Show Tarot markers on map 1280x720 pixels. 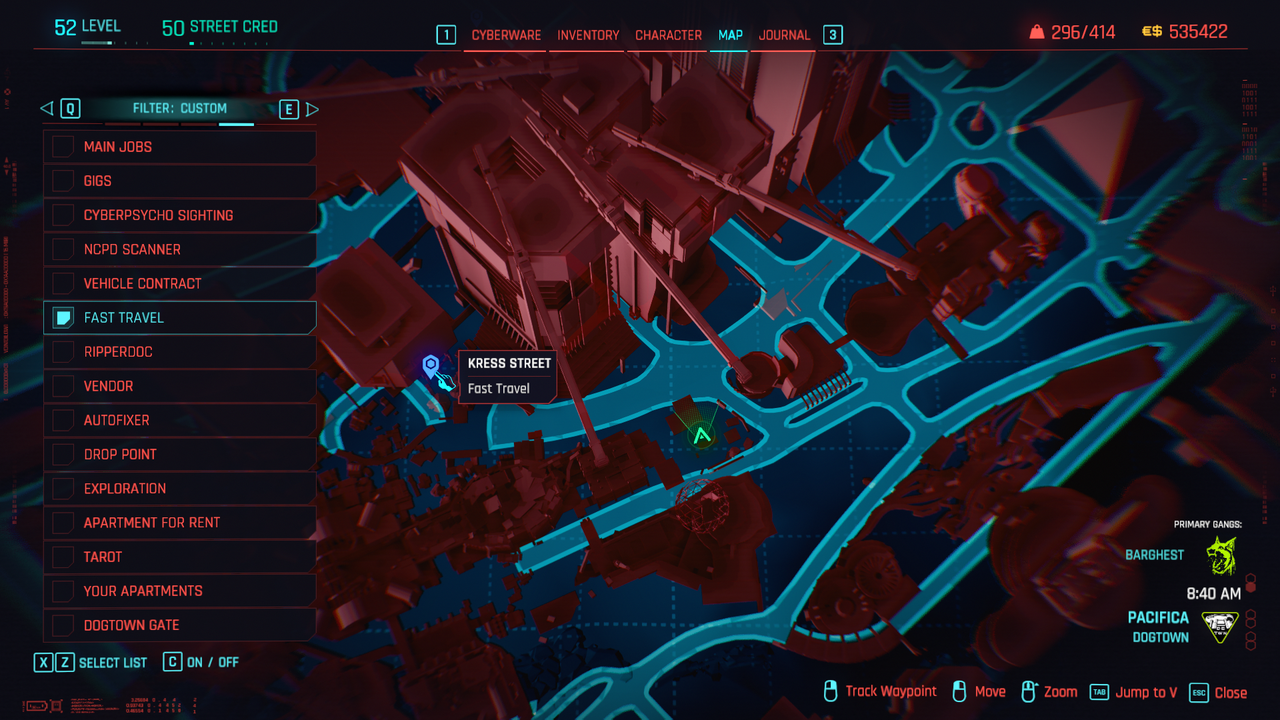[x=64, y=556]
